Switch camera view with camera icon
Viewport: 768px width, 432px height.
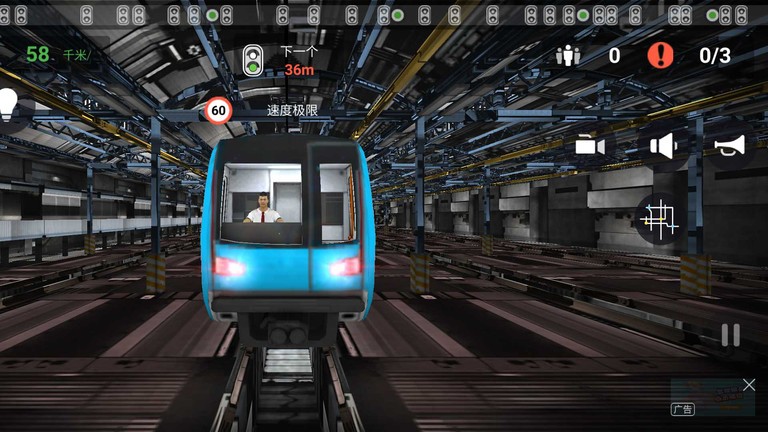590,146
